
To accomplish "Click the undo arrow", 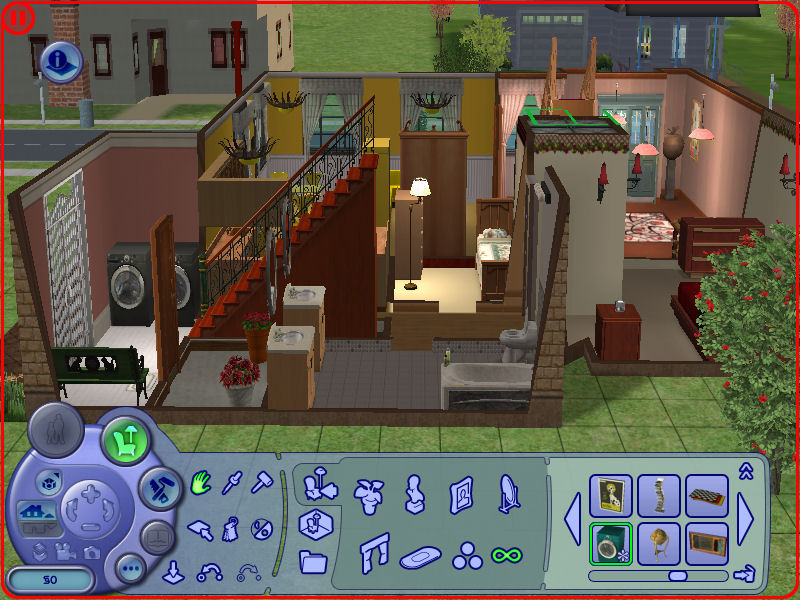I will (211, 572).
